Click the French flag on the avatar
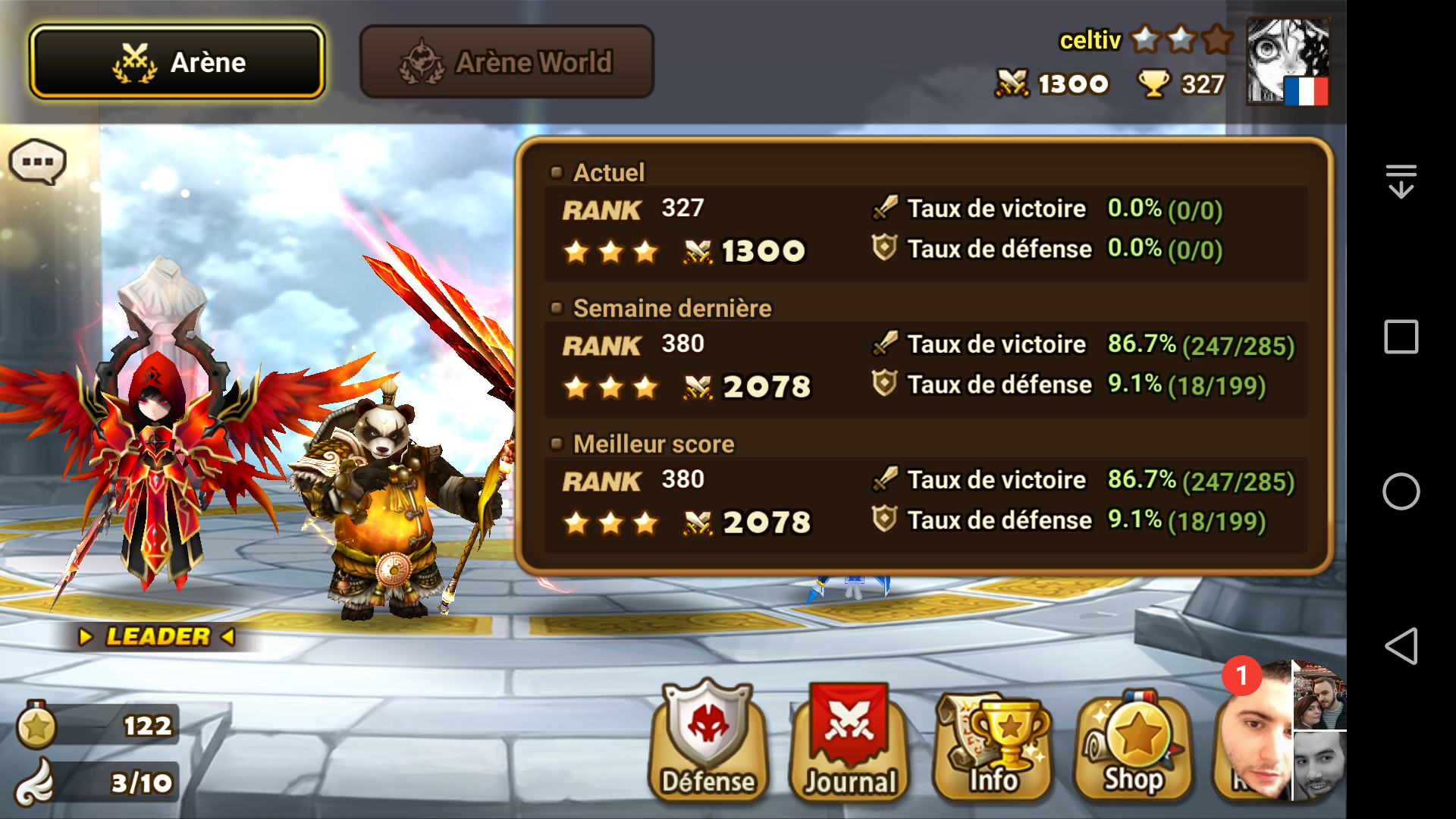 click(1306, 92)
